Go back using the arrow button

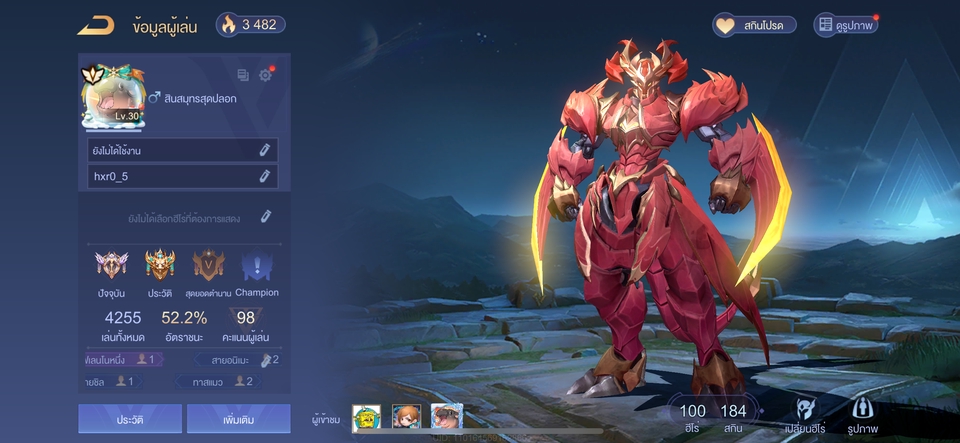tap(96, 25)
